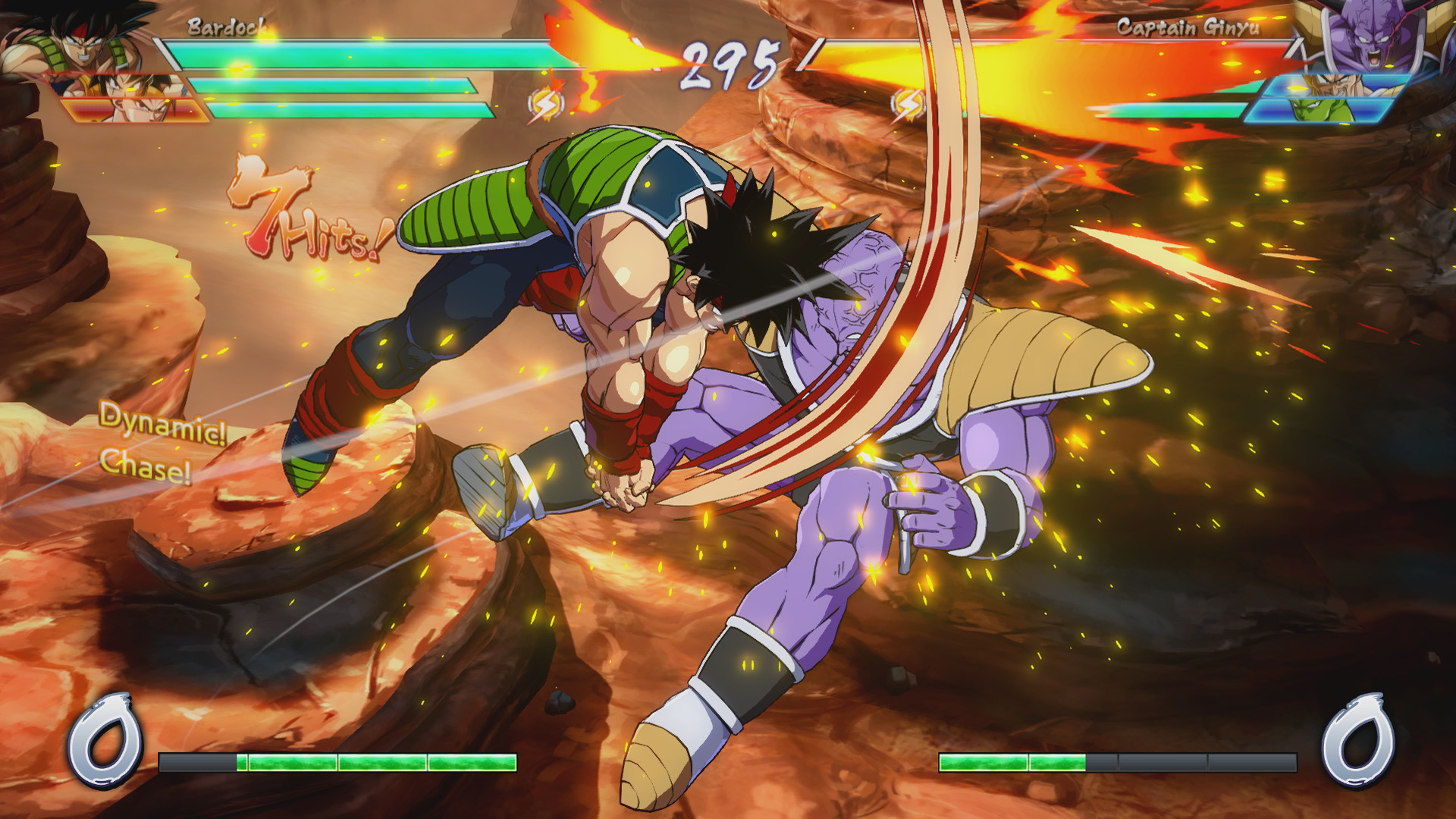The height and width of the screenshot is (819, 1456).
Task: Click Bardock's top teal health bar
Action: coord(341,53)
